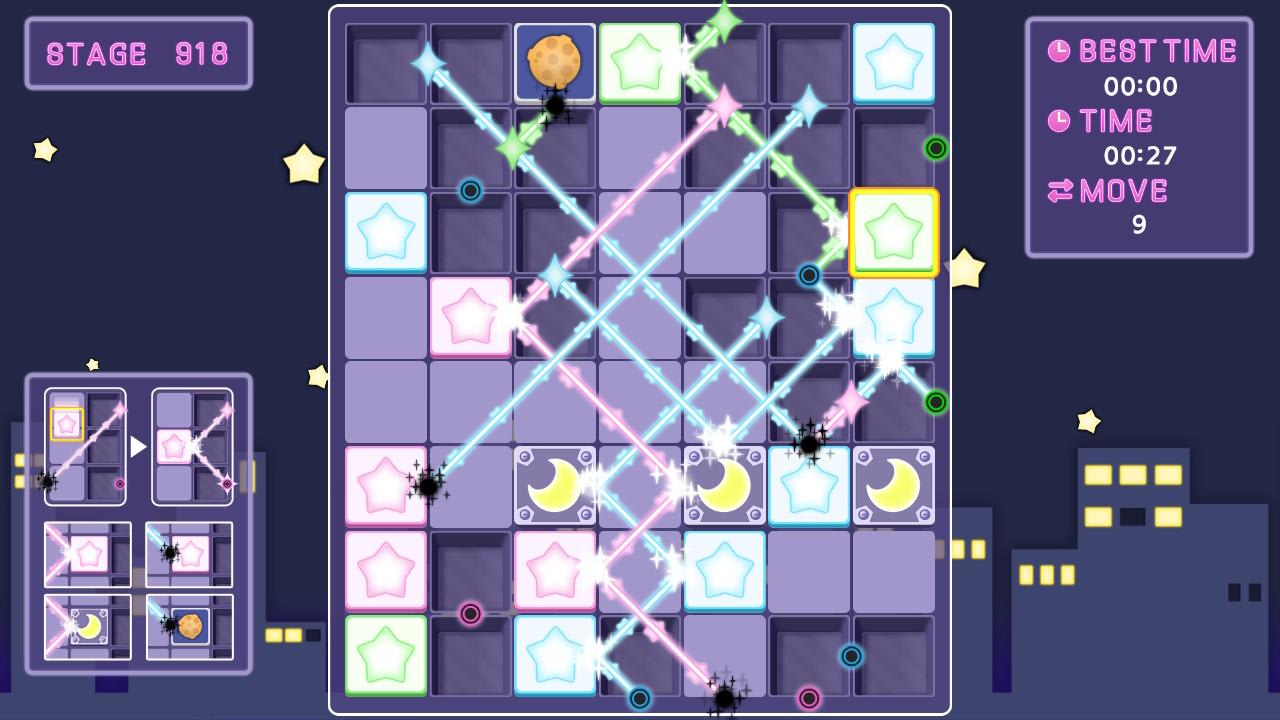This screenshot has height=720, width=1280.
Task: Click the moon thumbnail in the preview panel
Action: pyautogui.click(x=86, y=627)
